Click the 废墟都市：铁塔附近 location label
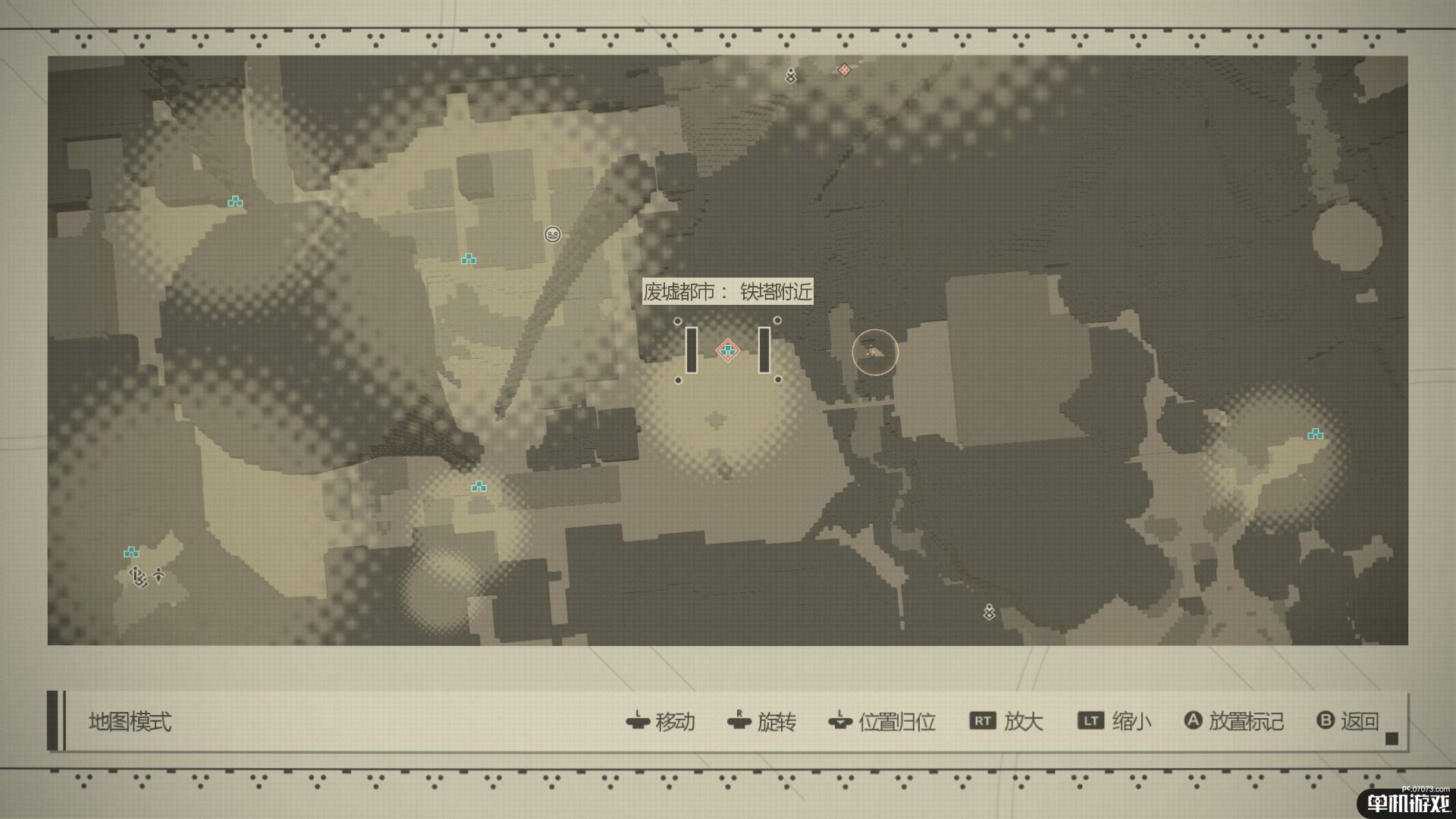 coord(727,291)
